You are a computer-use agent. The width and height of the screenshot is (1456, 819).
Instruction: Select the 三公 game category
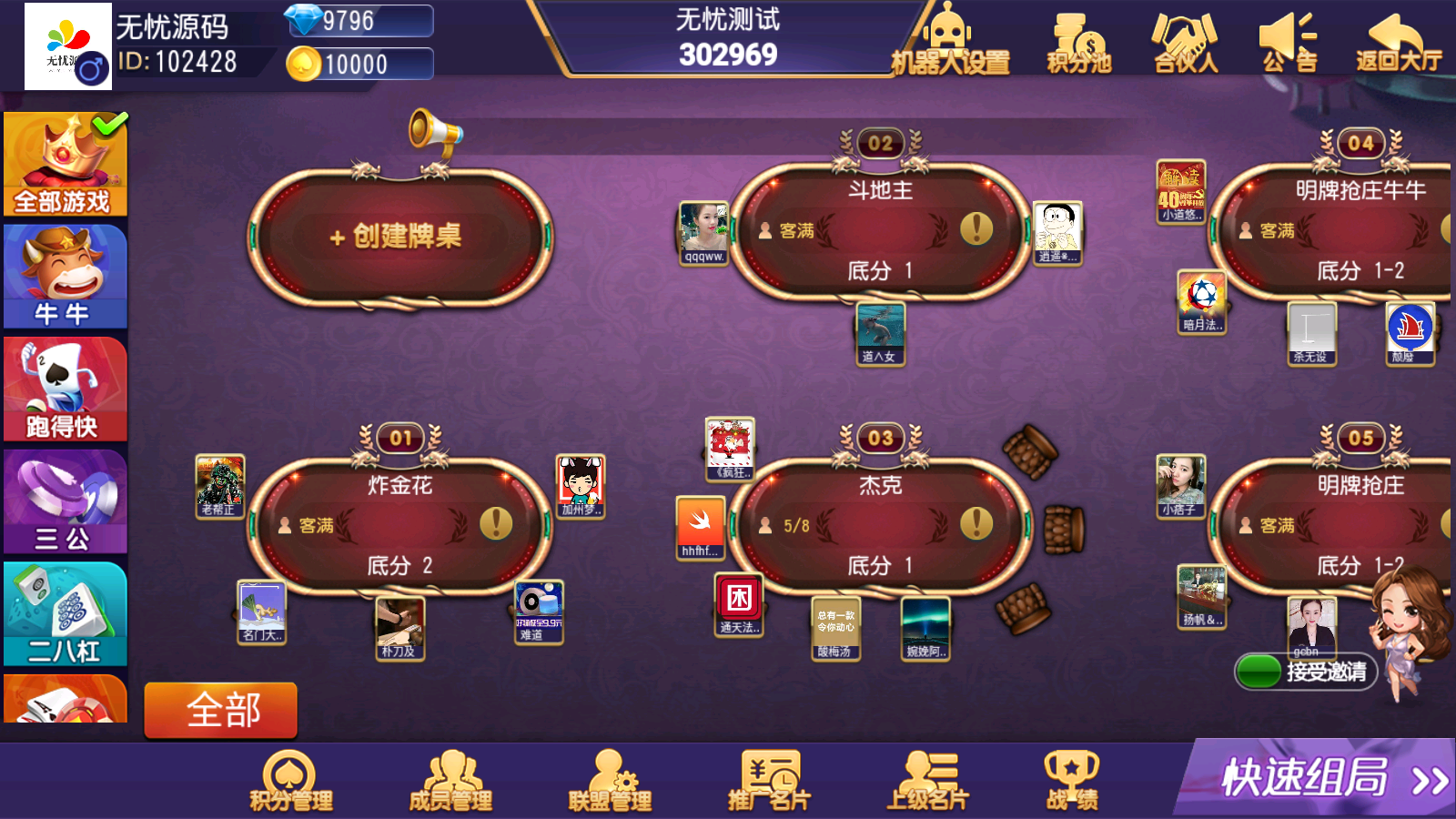point(64,500)
